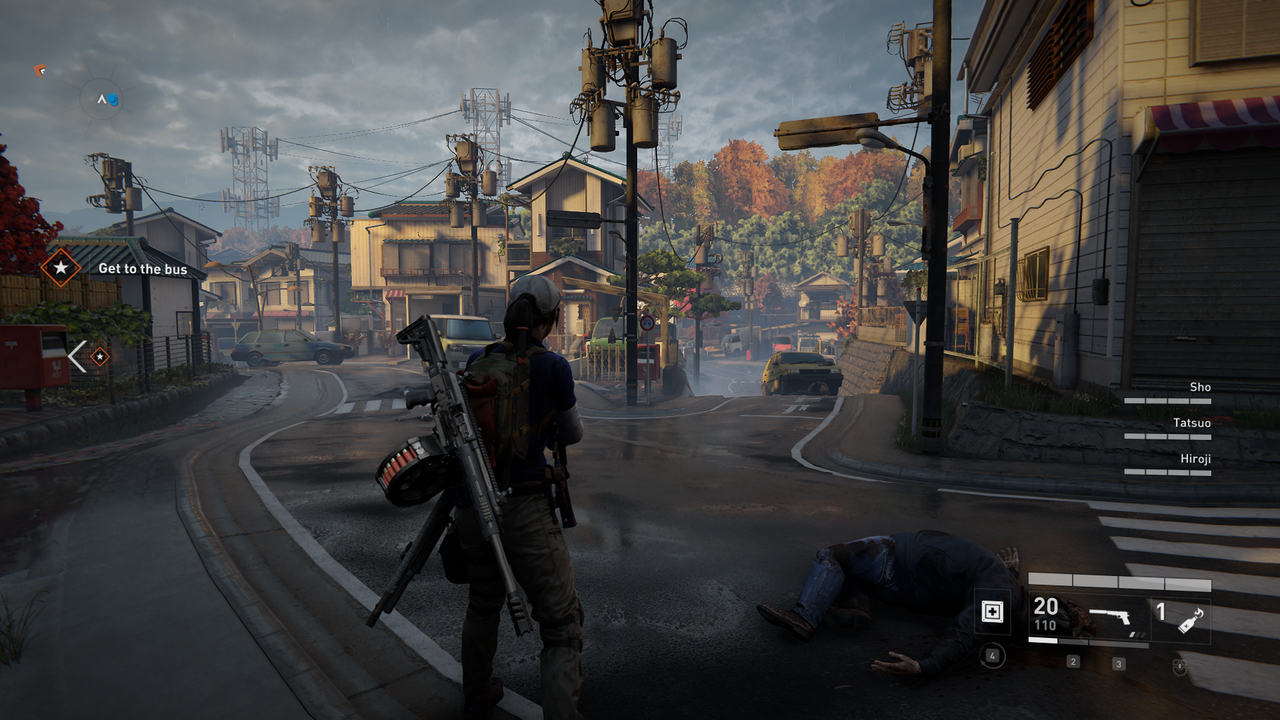Click the Get to the bus objective text
Viewport: 1280px width, 720px height.
point(145,269)
